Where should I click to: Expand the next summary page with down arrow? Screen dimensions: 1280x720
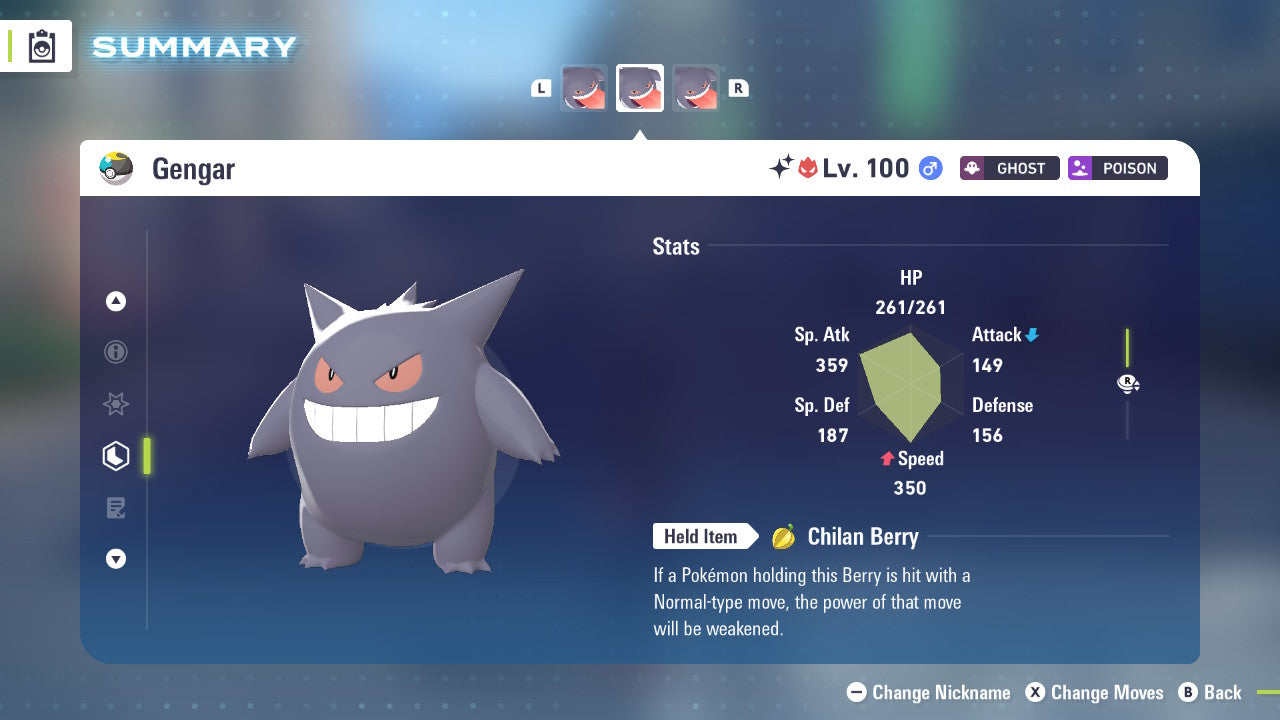tap(116, 559)
